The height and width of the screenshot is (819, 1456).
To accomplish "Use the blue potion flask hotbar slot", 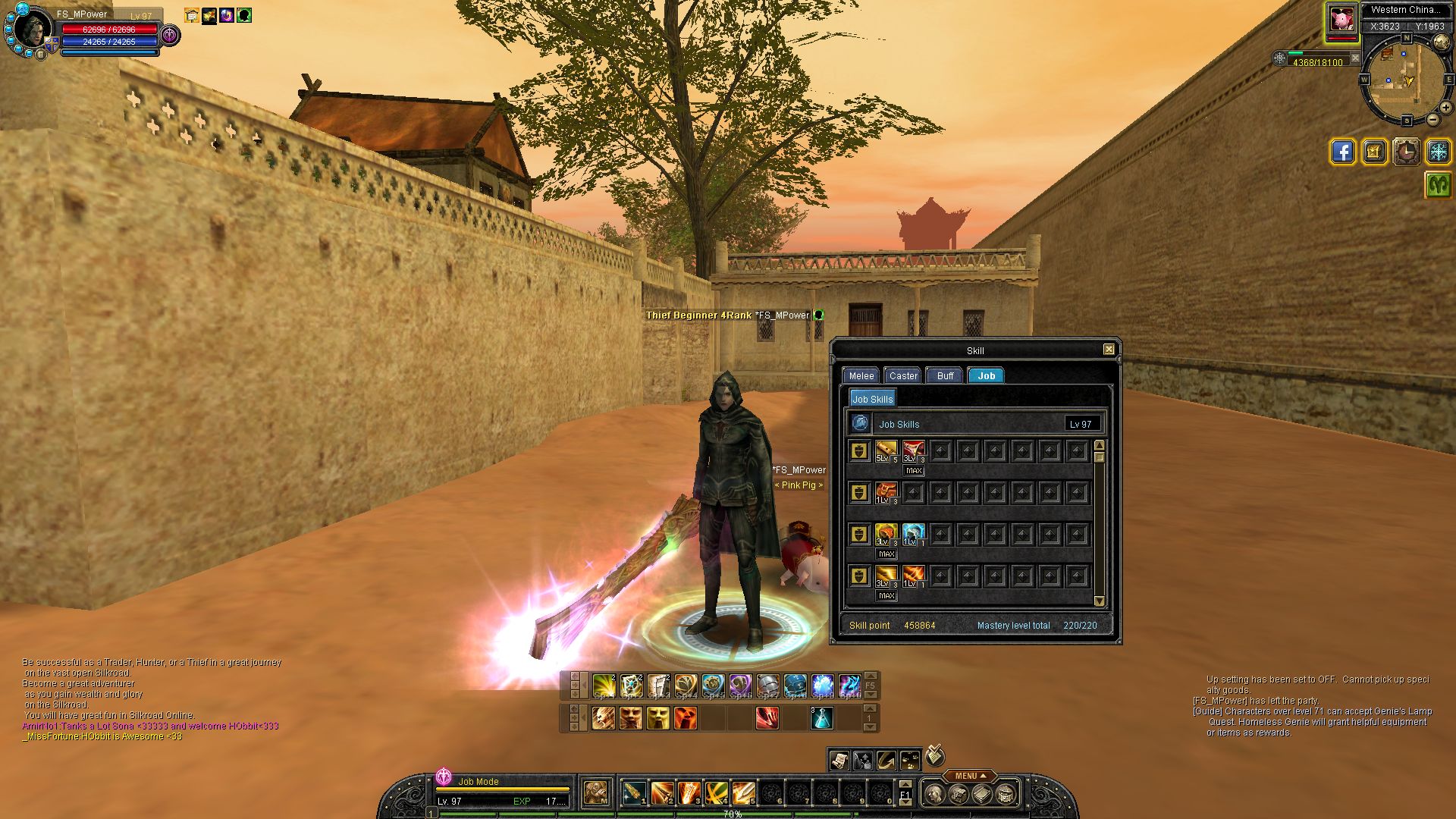I will click(x=822, y=717).
